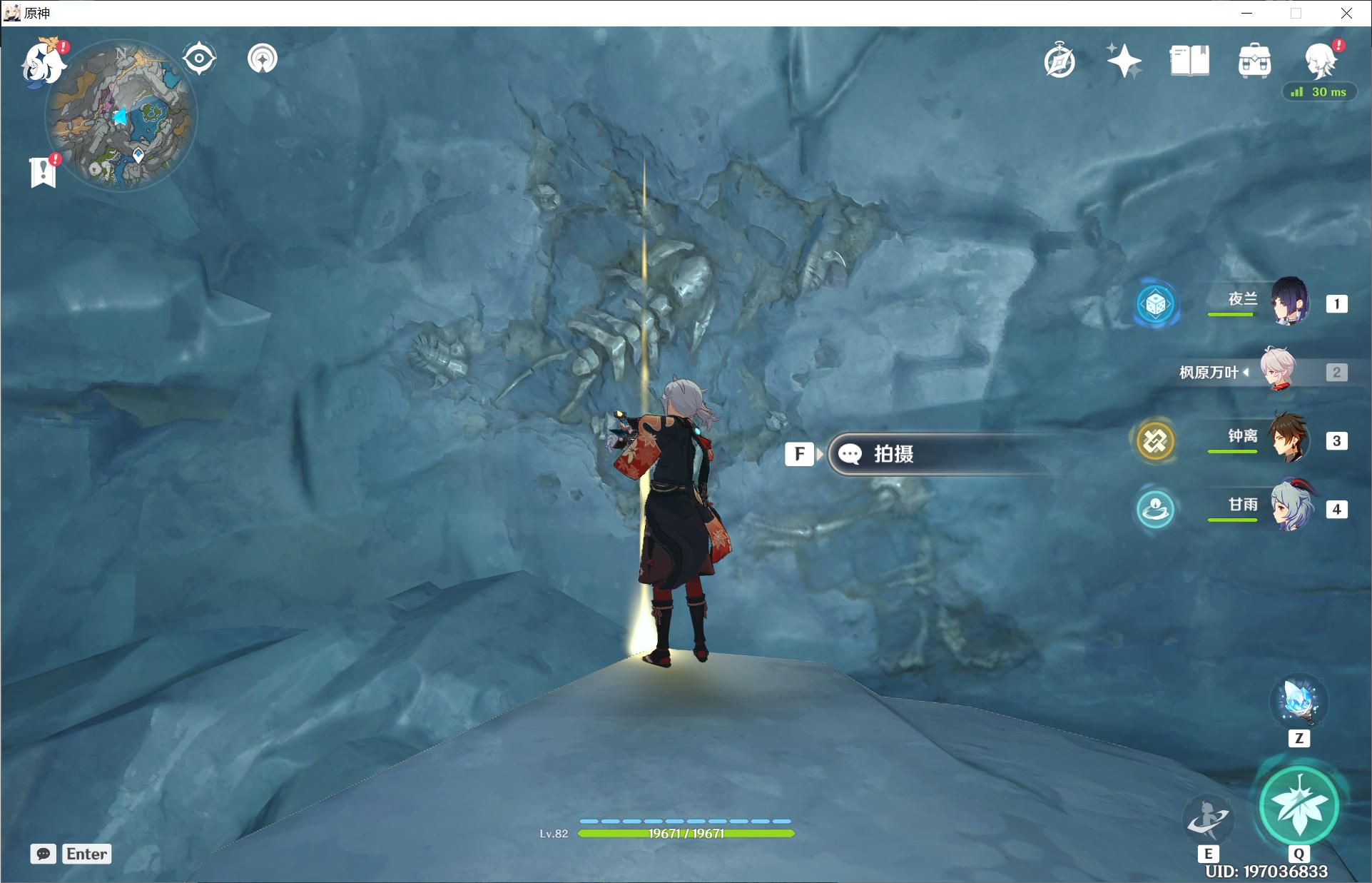This screenshot has height=883, width=1372.
Task: Open the backpack inventory
Action: pyautogui.click(x=1254, y=61)
